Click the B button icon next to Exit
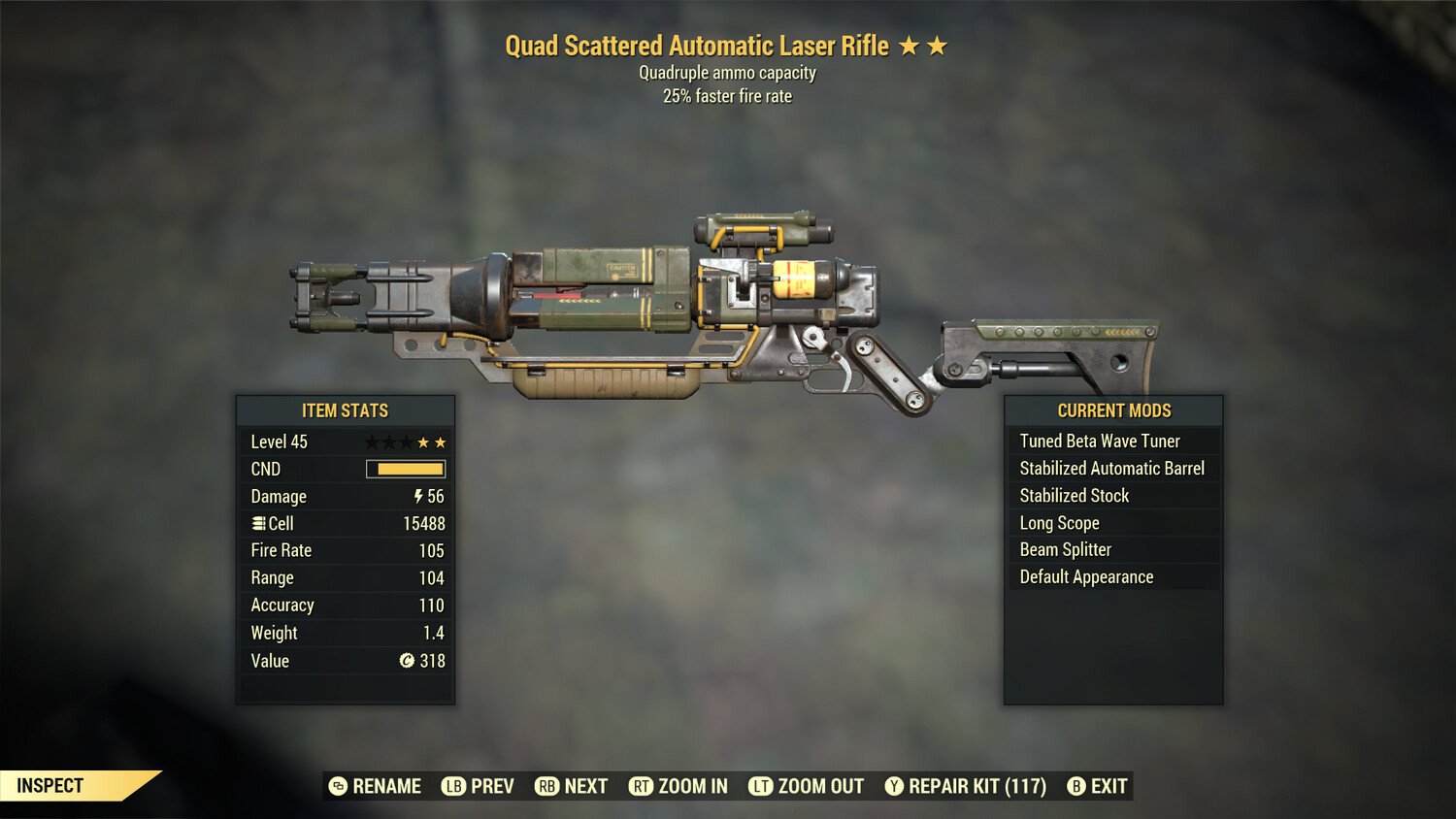 pos(1078,786)
